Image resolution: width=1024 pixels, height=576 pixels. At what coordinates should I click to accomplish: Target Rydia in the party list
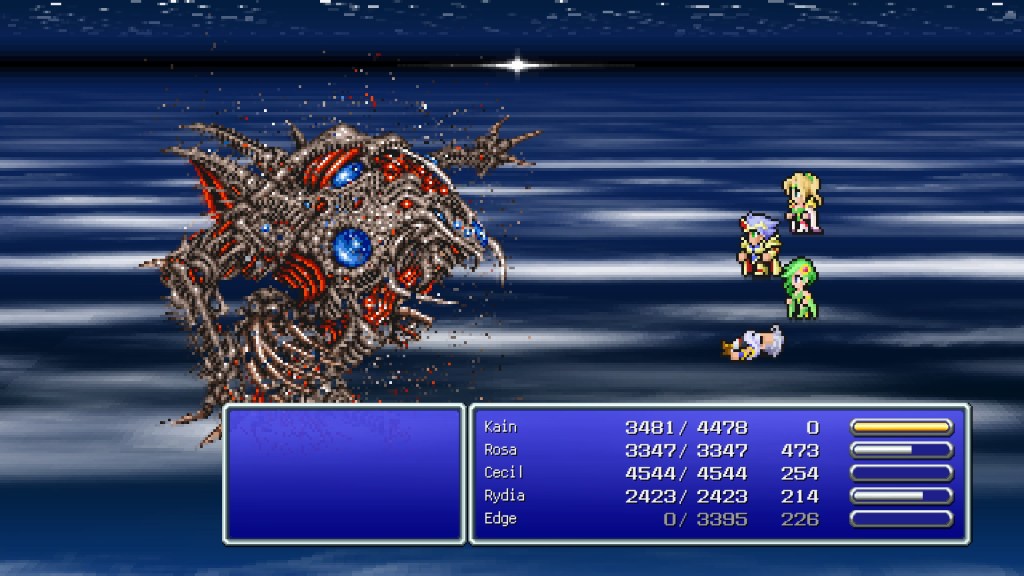point(504,496)
